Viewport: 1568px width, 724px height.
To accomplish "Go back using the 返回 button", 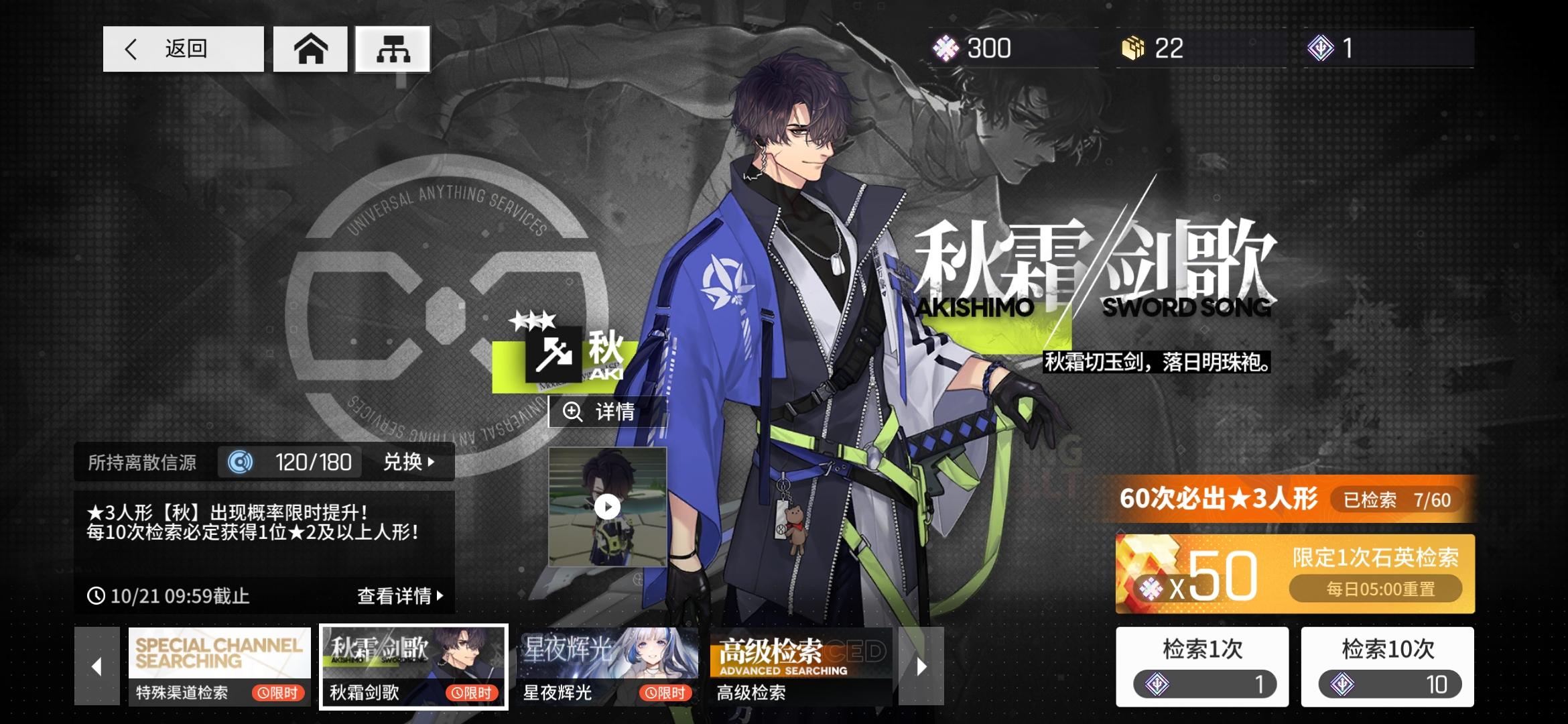I will coord(183,49).
